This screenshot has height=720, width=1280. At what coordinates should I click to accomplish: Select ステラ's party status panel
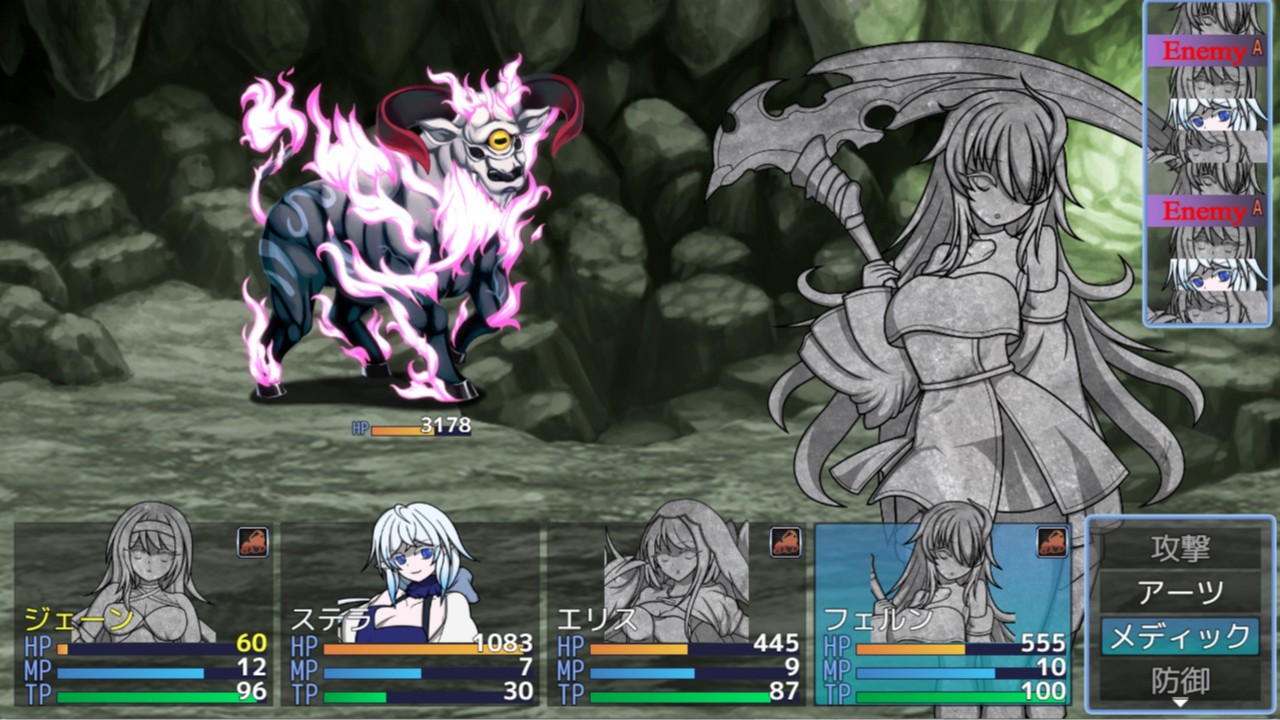tap(410, 612)
